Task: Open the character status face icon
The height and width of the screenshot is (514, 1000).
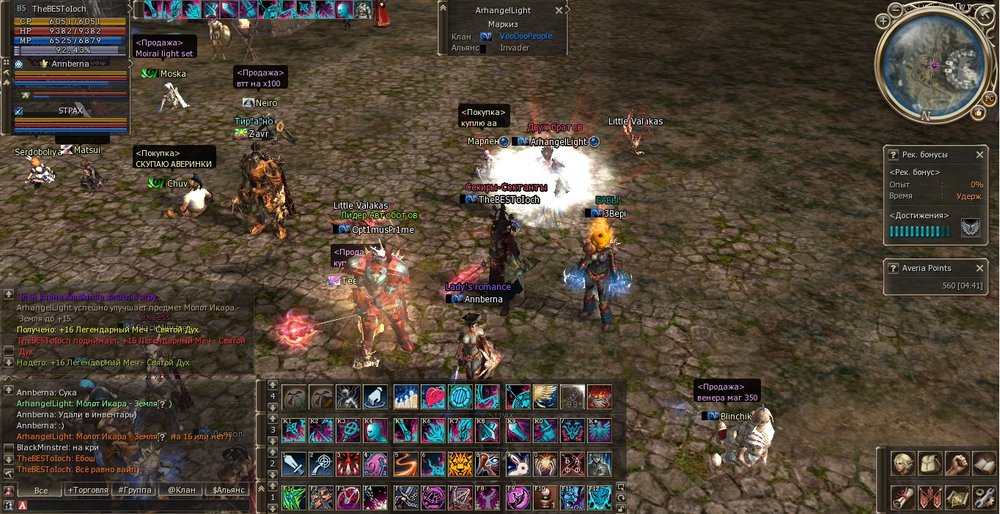Action: (x=903, y=464)
